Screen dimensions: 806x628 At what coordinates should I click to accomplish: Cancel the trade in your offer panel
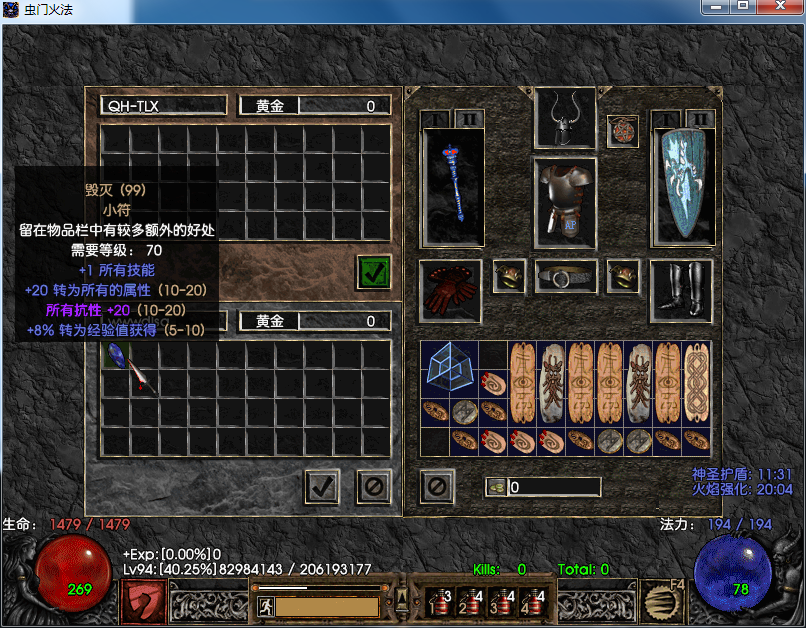coord(374,487)
